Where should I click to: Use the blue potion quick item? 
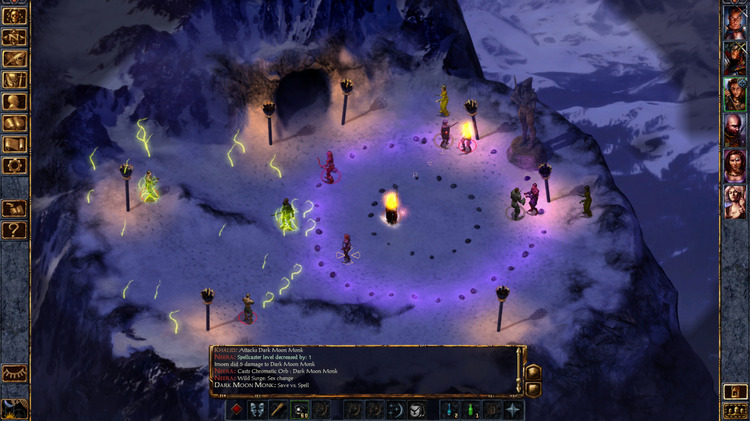[x=448, y=409]
